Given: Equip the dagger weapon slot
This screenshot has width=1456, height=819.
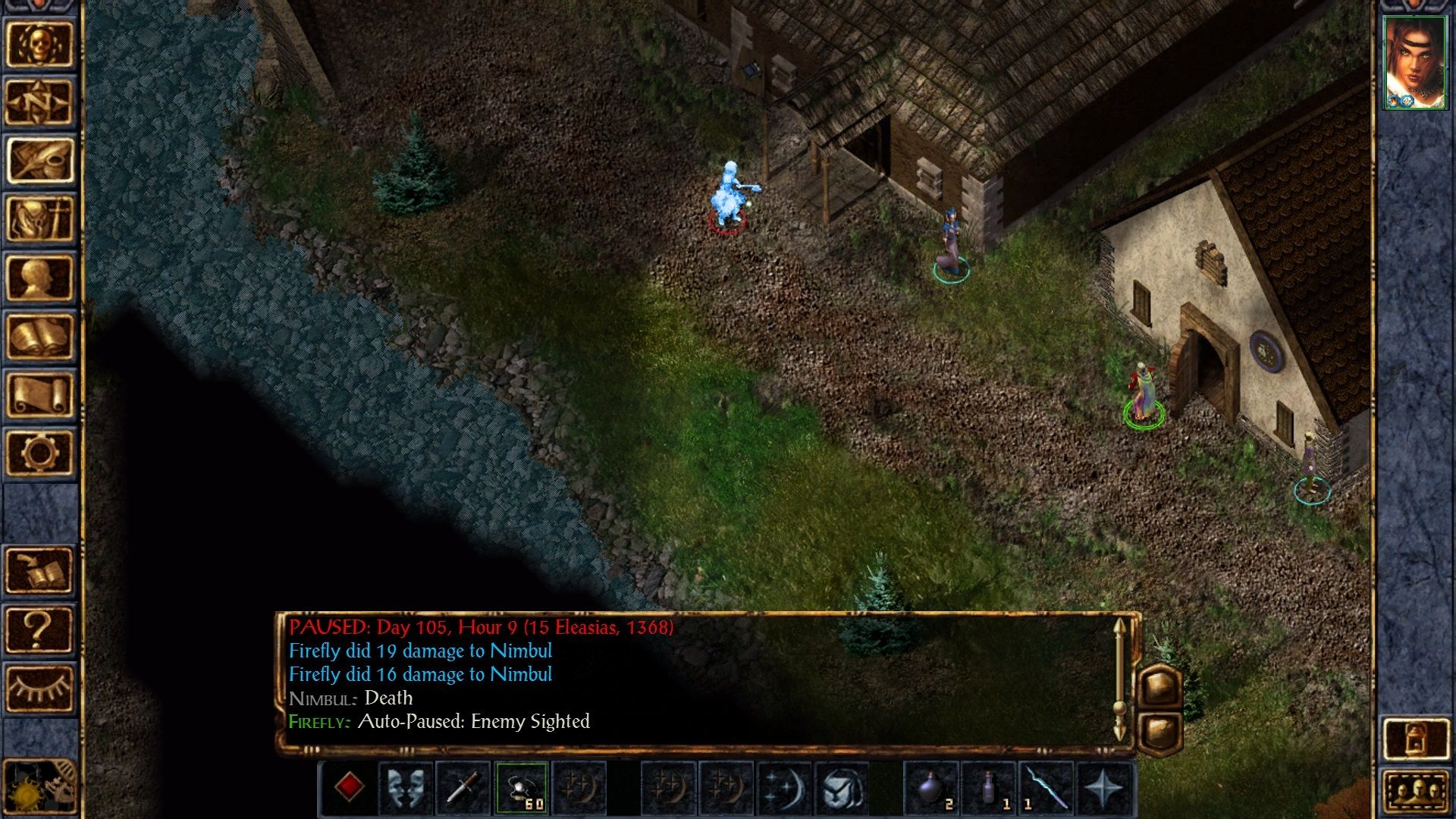Looking at the screenshot, I should pos(463,787).
